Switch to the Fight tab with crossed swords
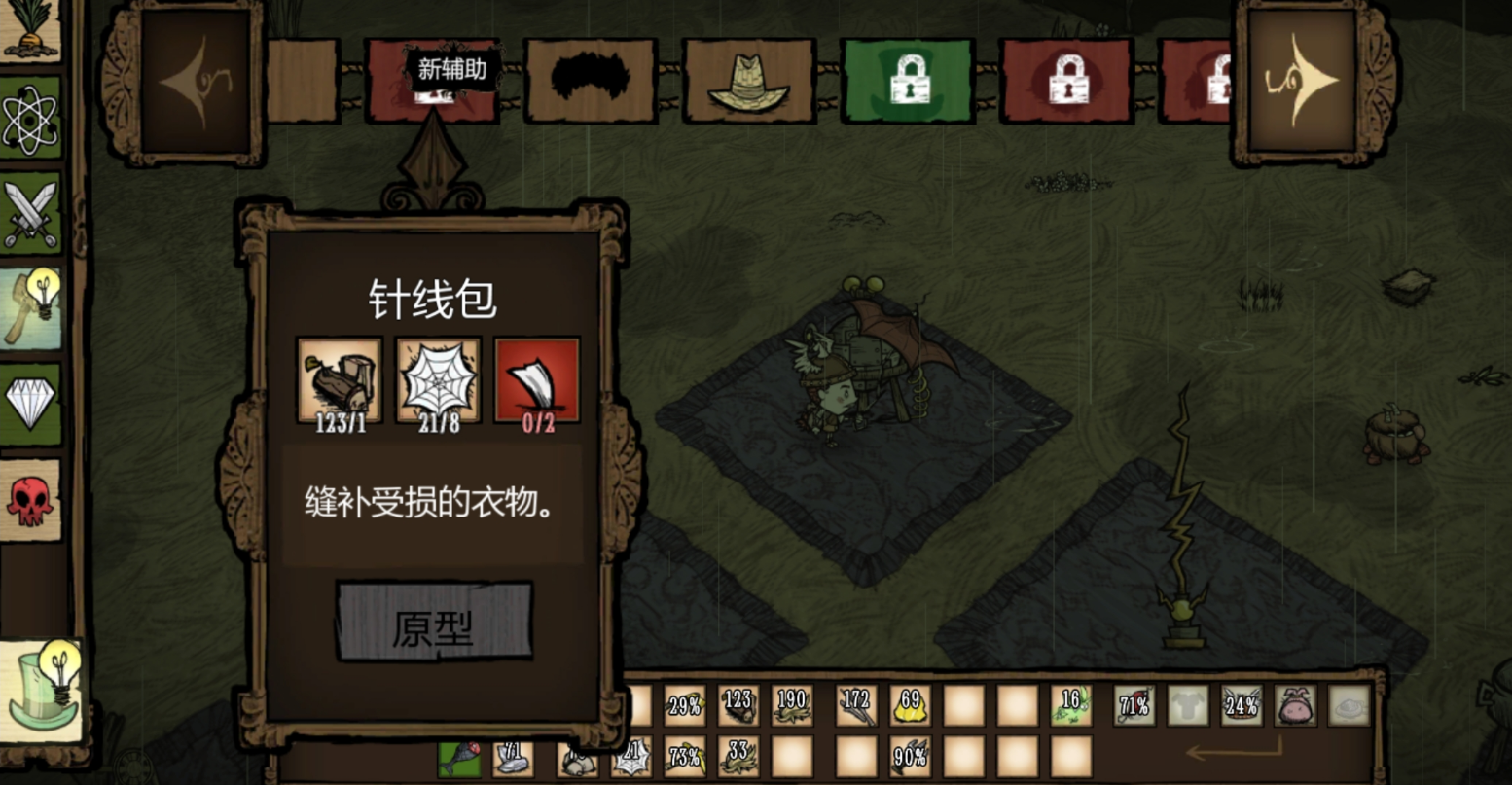The height and width of the screenshot is (785, 1512). pos(30,214)
